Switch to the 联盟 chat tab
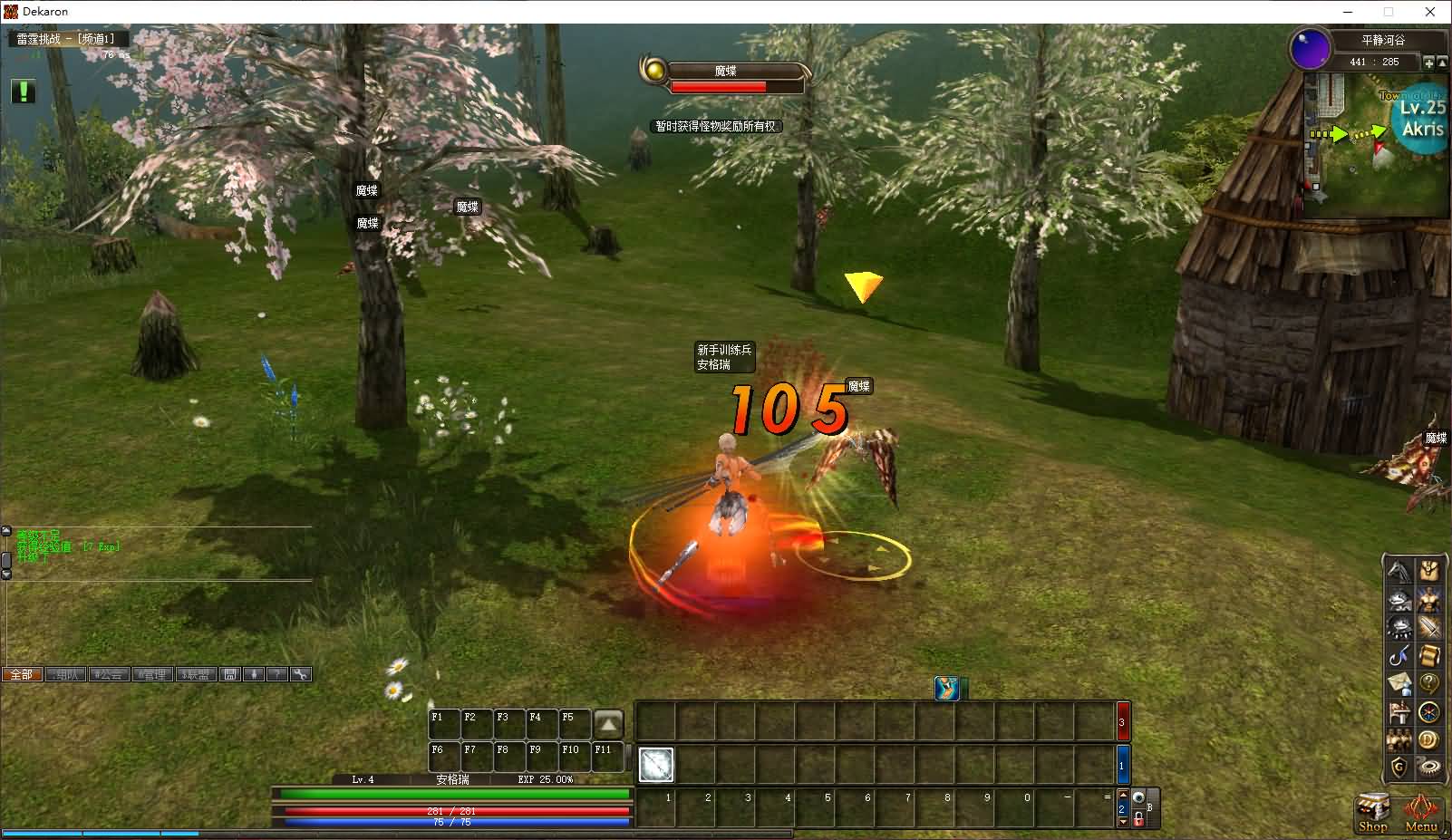This screenshot has height=840, width=1452. (x=196, y=674)
